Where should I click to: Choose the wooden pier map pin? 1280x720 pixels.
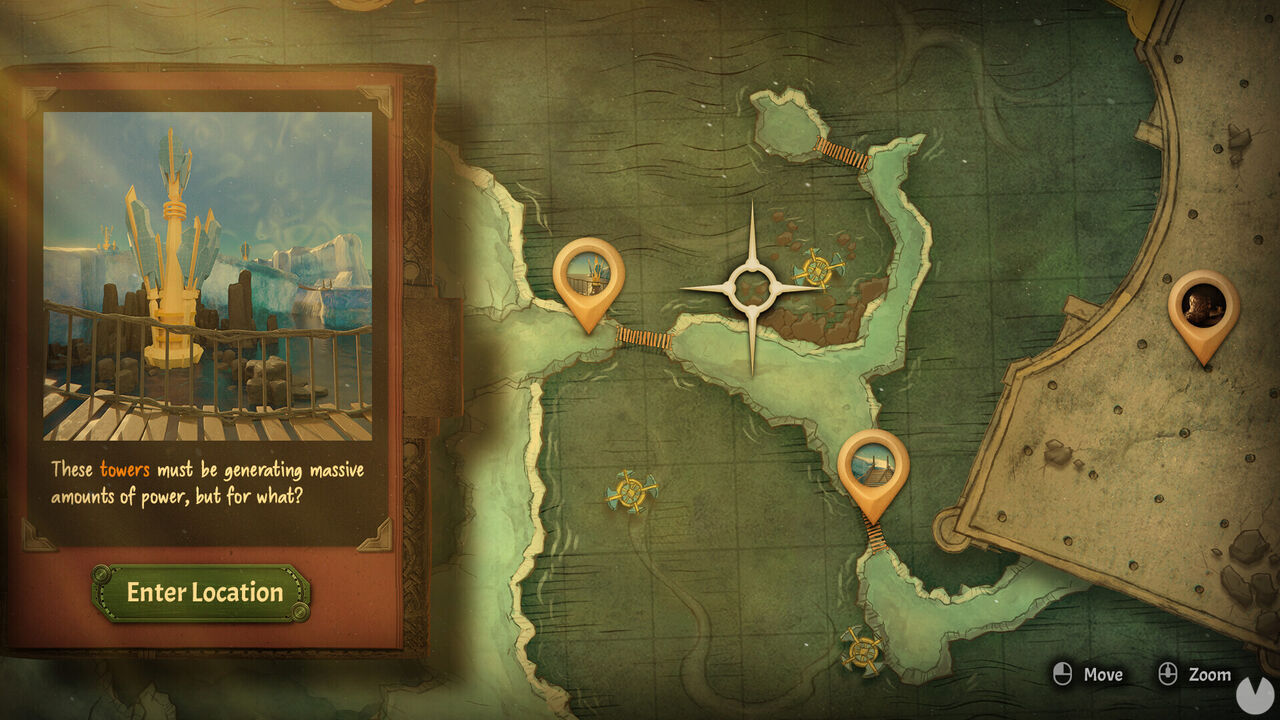coord(873,468)
